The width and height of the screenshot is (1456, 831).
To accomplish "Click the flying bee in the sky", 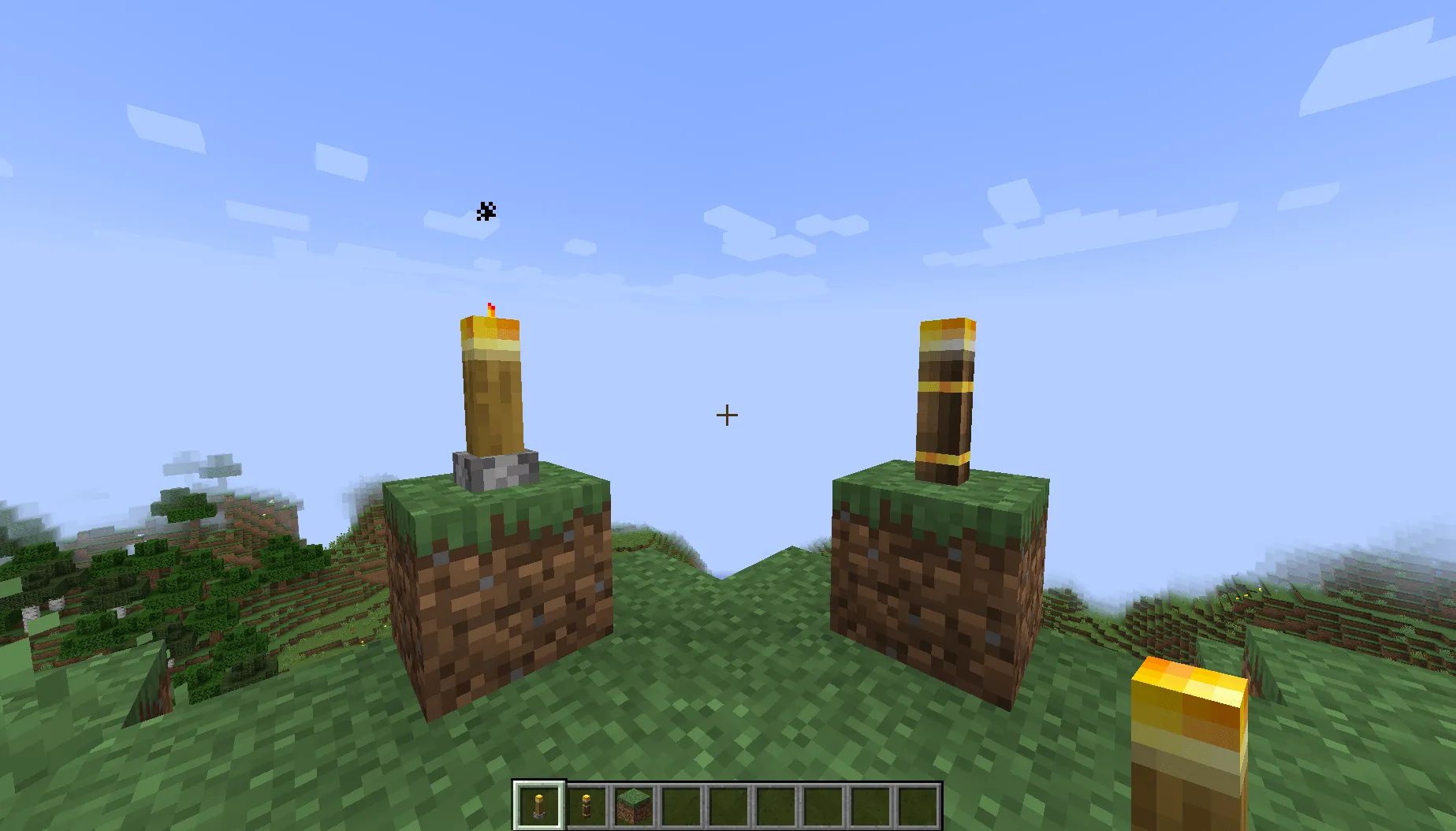I will 486,211.
